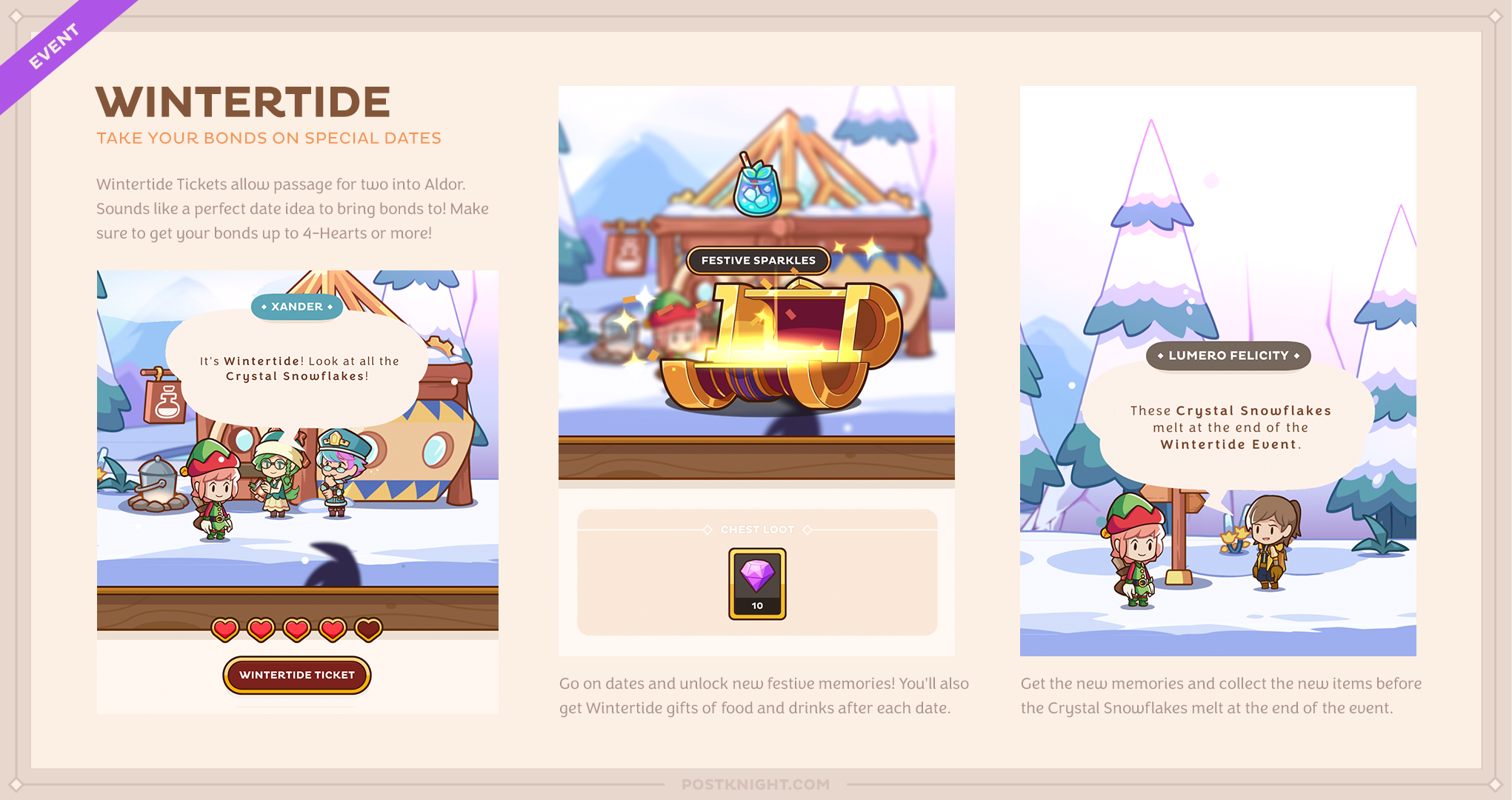This screenshot has width=1512, height=800.
Task: Expand the Xander name badge
Action: click(x=296, y=307)
